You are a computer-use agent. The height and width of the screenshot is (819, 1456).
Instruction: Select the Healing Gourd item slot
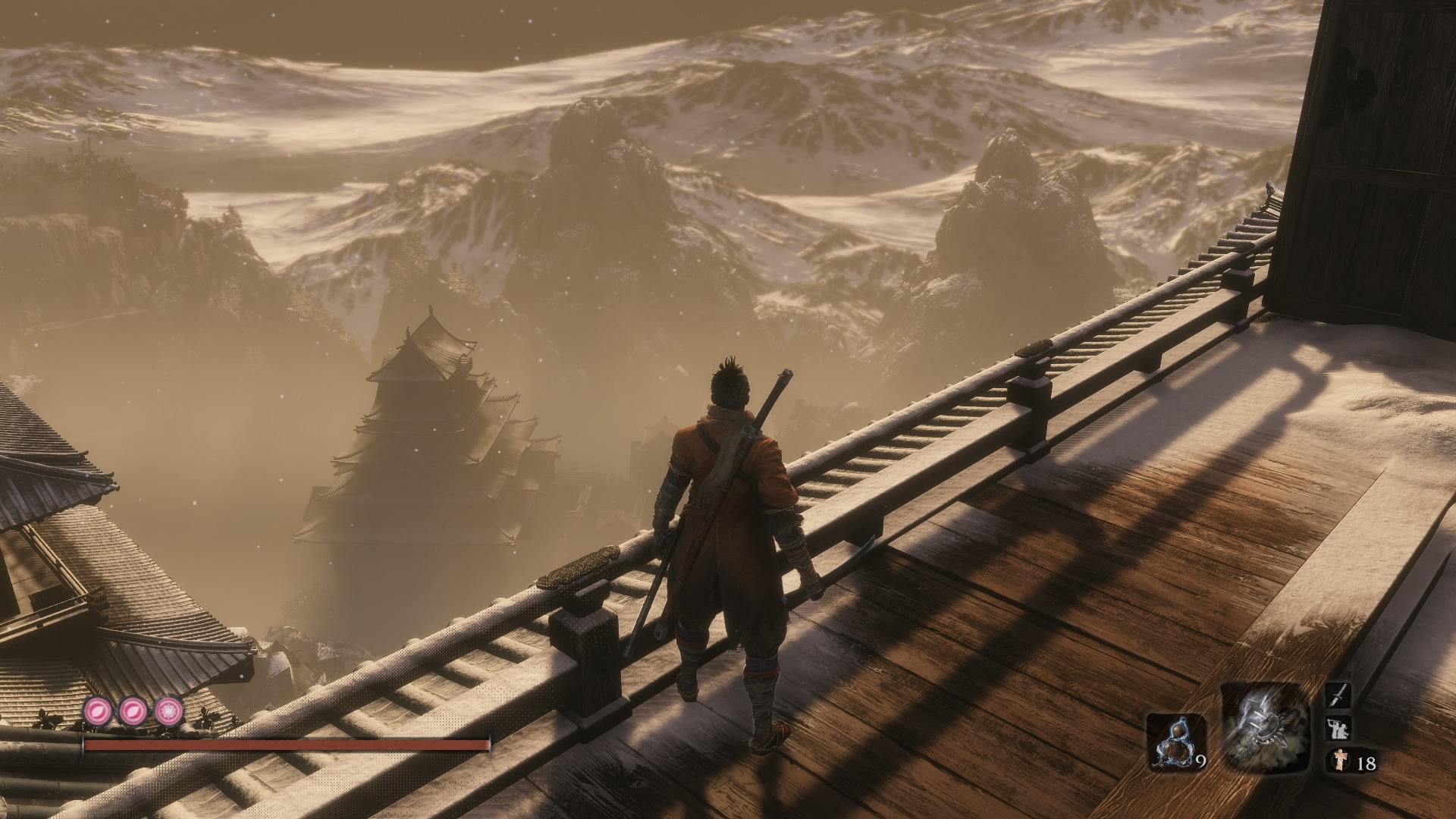pos(1175,742)
